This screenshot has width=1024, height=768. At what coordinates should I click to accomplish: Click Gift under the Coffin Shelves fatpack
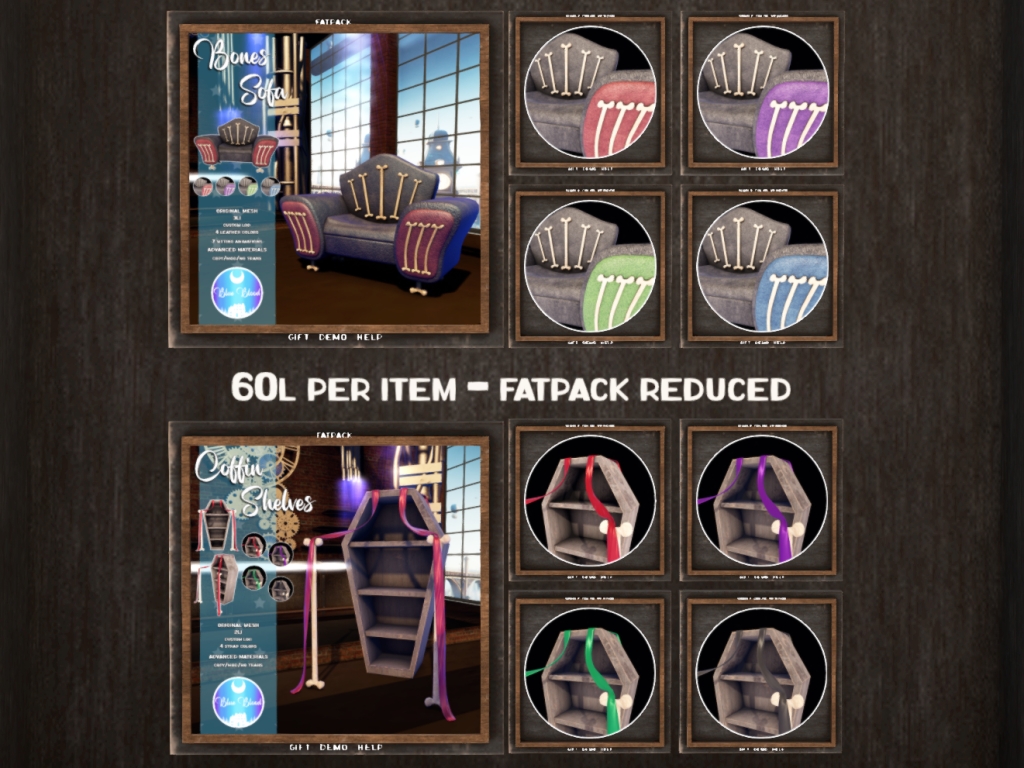point(297,748)
